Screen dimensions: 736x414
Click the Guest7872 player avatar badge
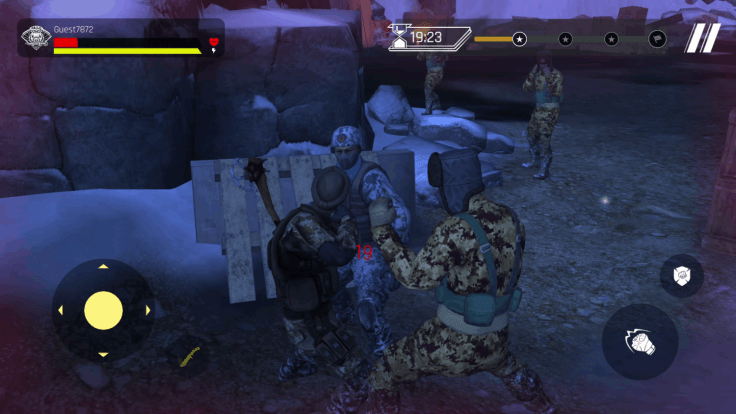coord(35,40)
